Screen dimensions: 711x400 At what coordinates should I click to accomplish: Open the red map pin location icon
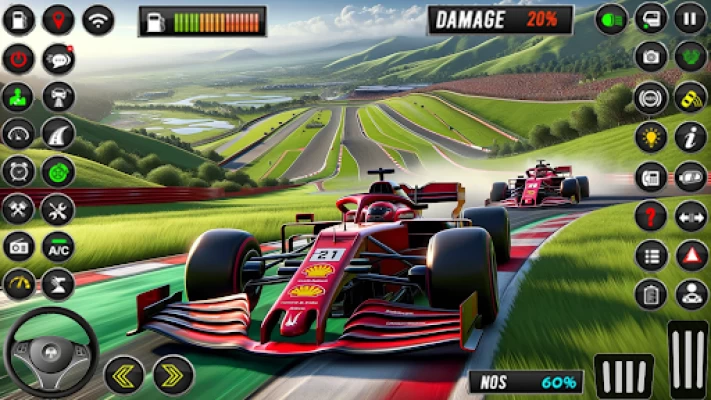click(58, 19)
